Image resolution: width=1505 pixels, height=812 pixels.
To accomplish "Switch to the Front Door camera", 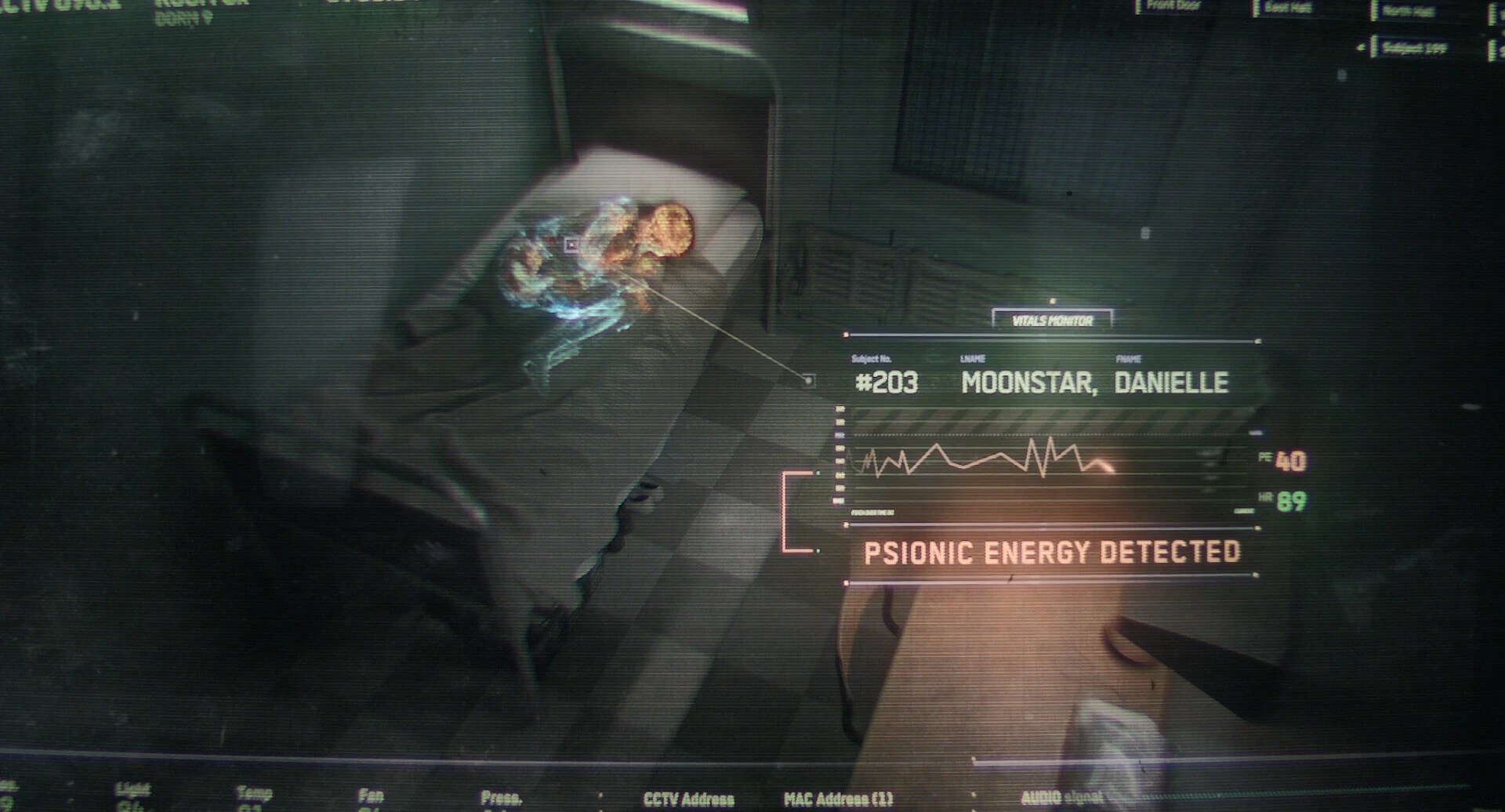I will tap(1173, 6).
